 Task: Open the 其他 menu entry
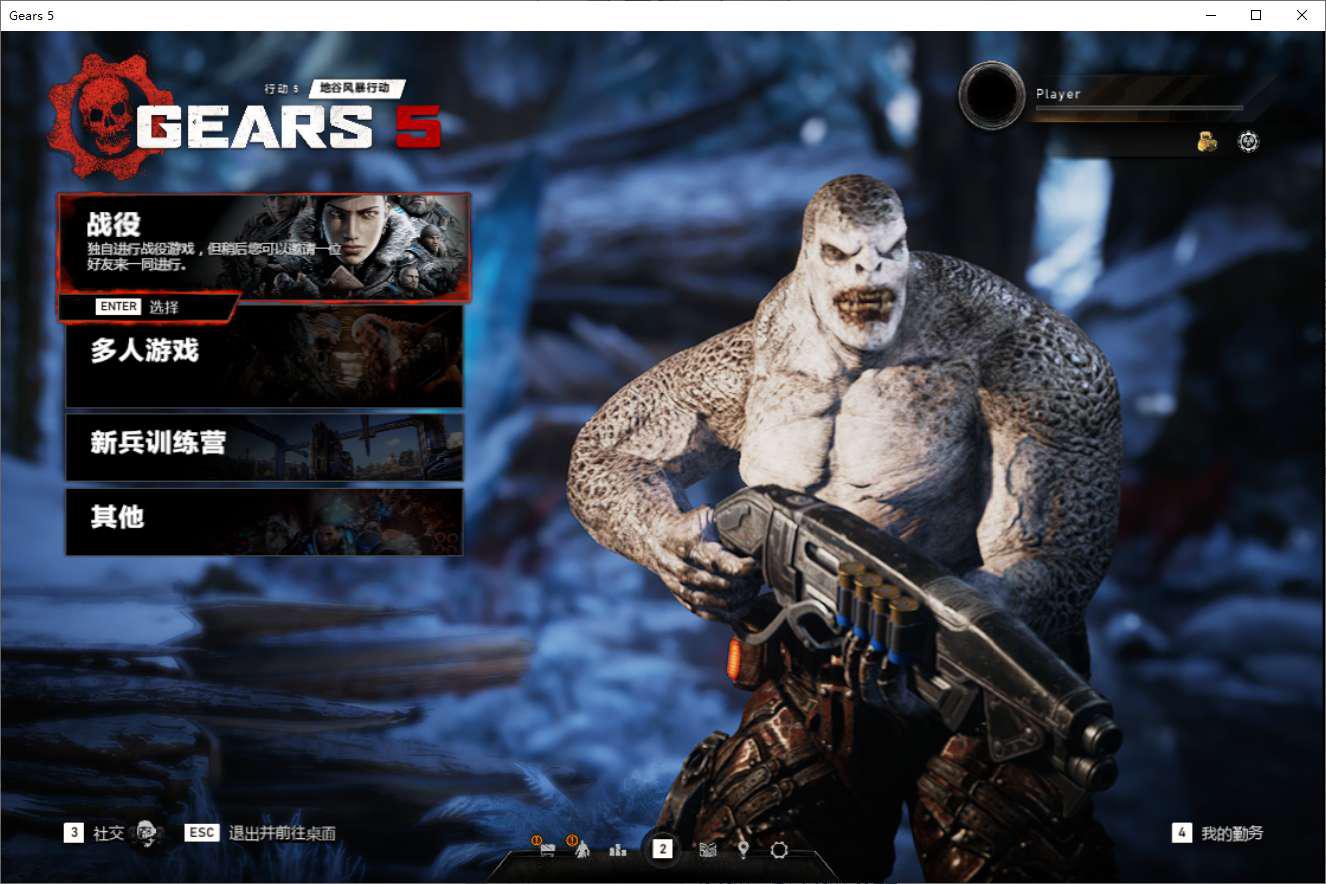(264, 521)
